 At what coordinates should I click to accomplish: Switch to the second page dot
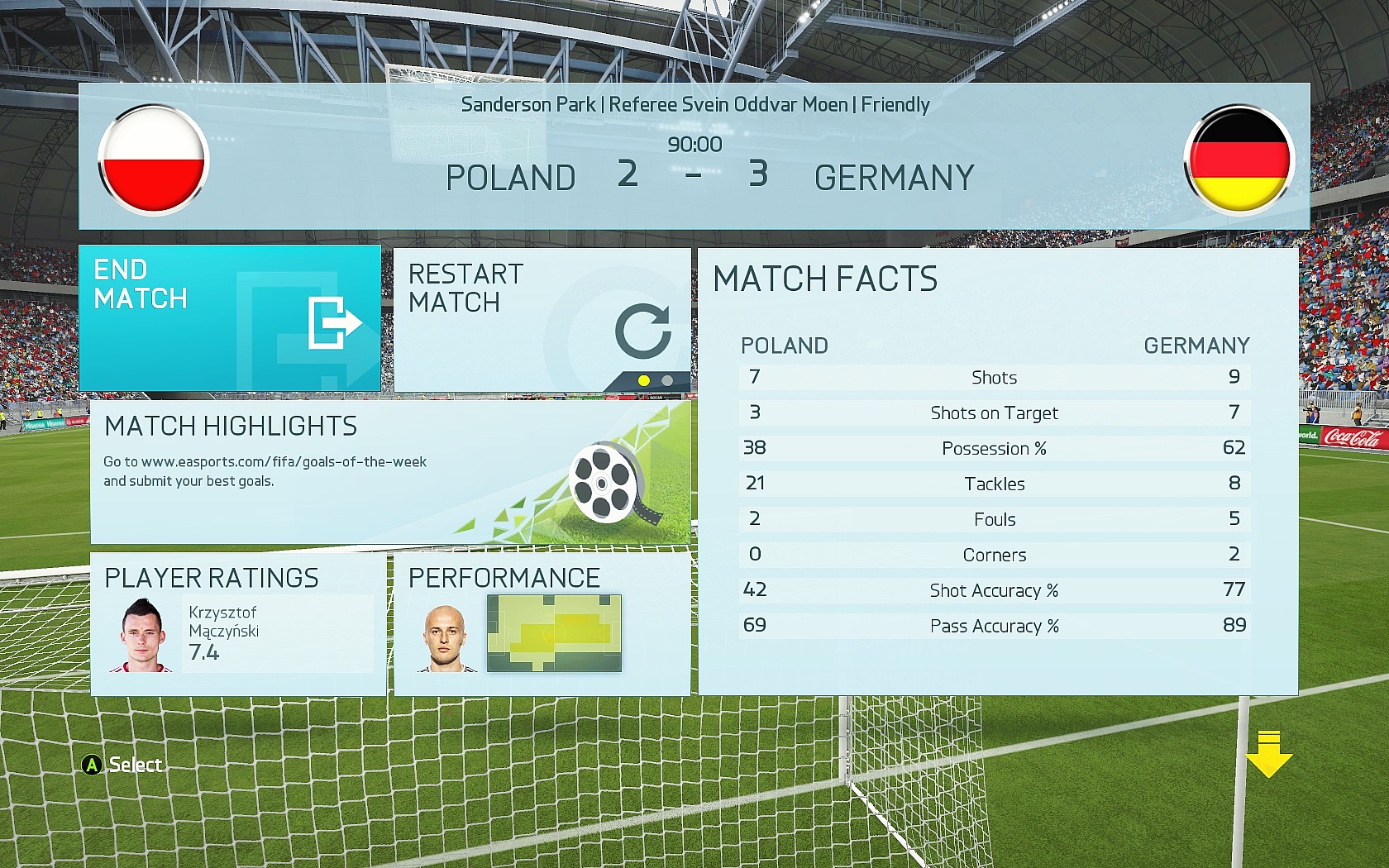667,381
